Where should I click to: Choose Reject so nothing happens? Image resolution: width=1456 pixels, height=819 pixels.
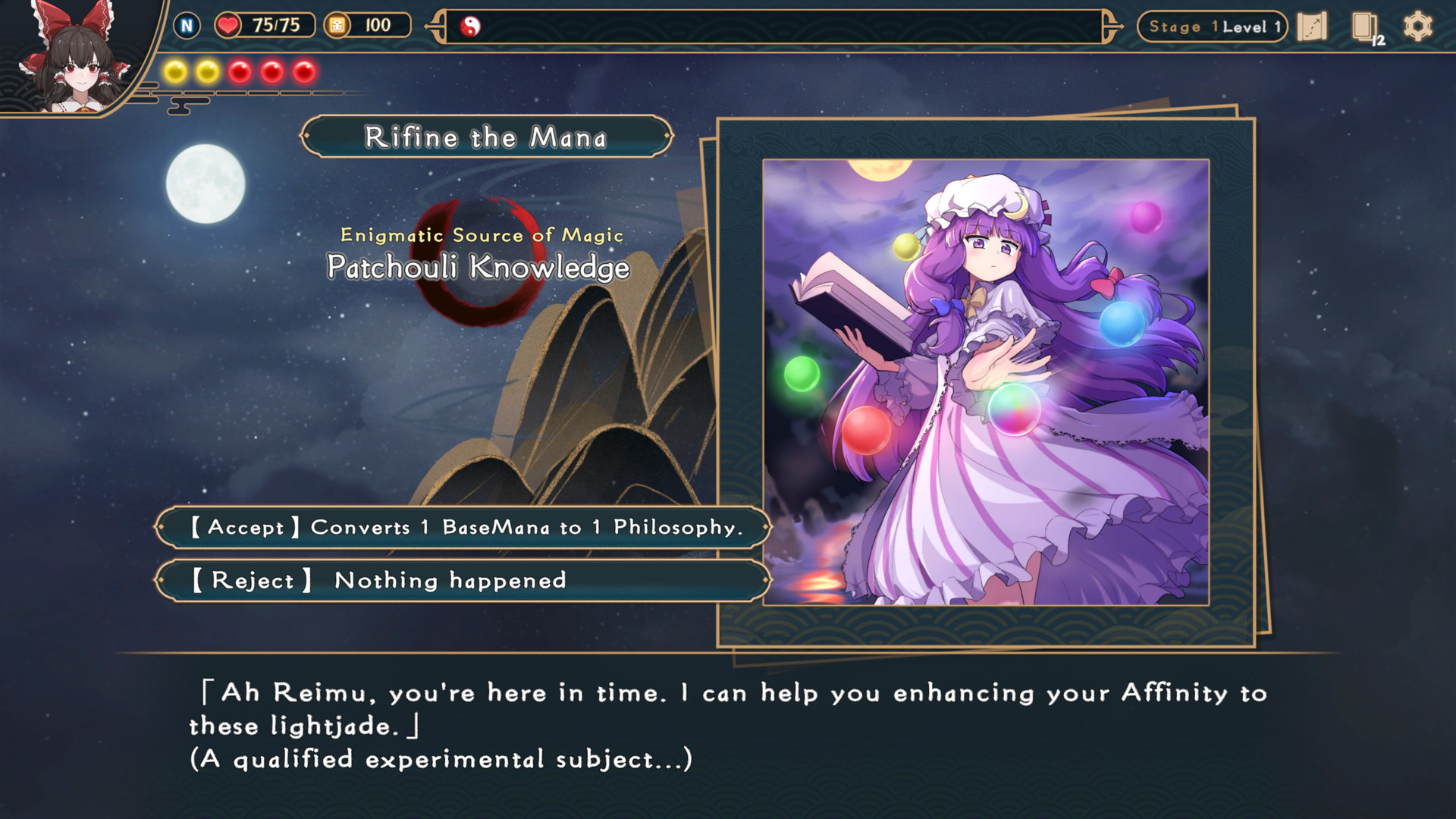point(463,580)
